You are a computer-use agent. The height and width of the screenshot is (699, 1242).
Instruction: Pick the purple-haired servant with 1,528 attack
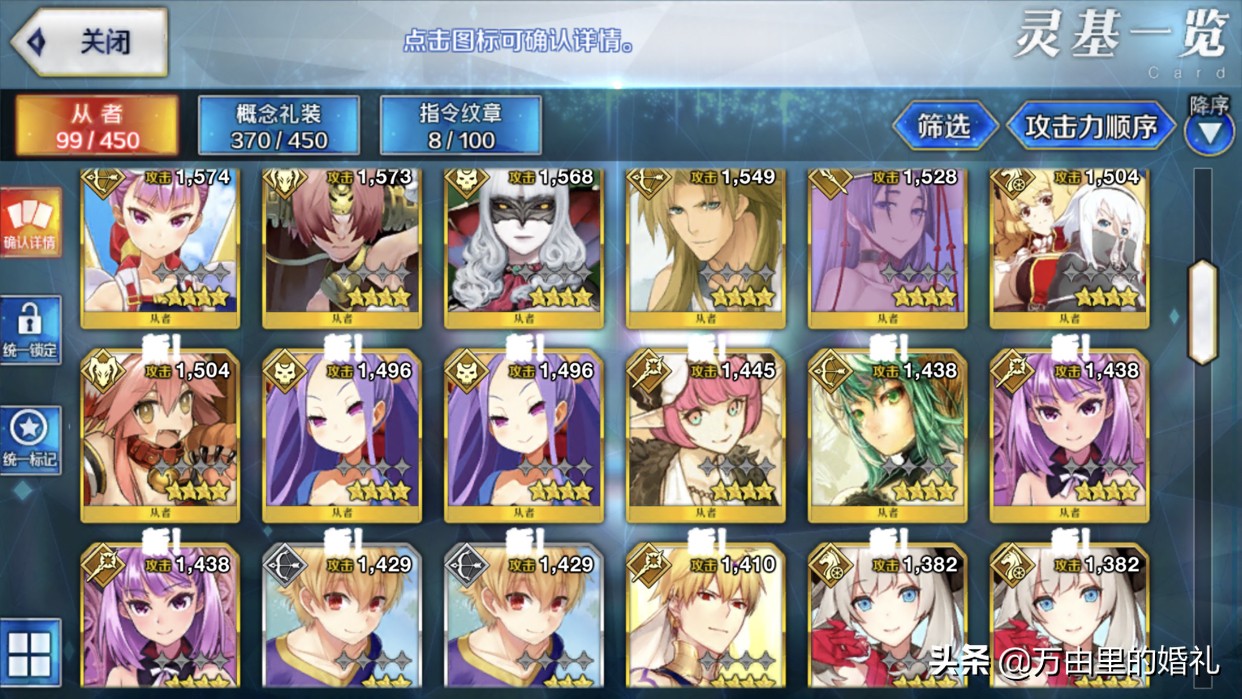click(888, 245)
